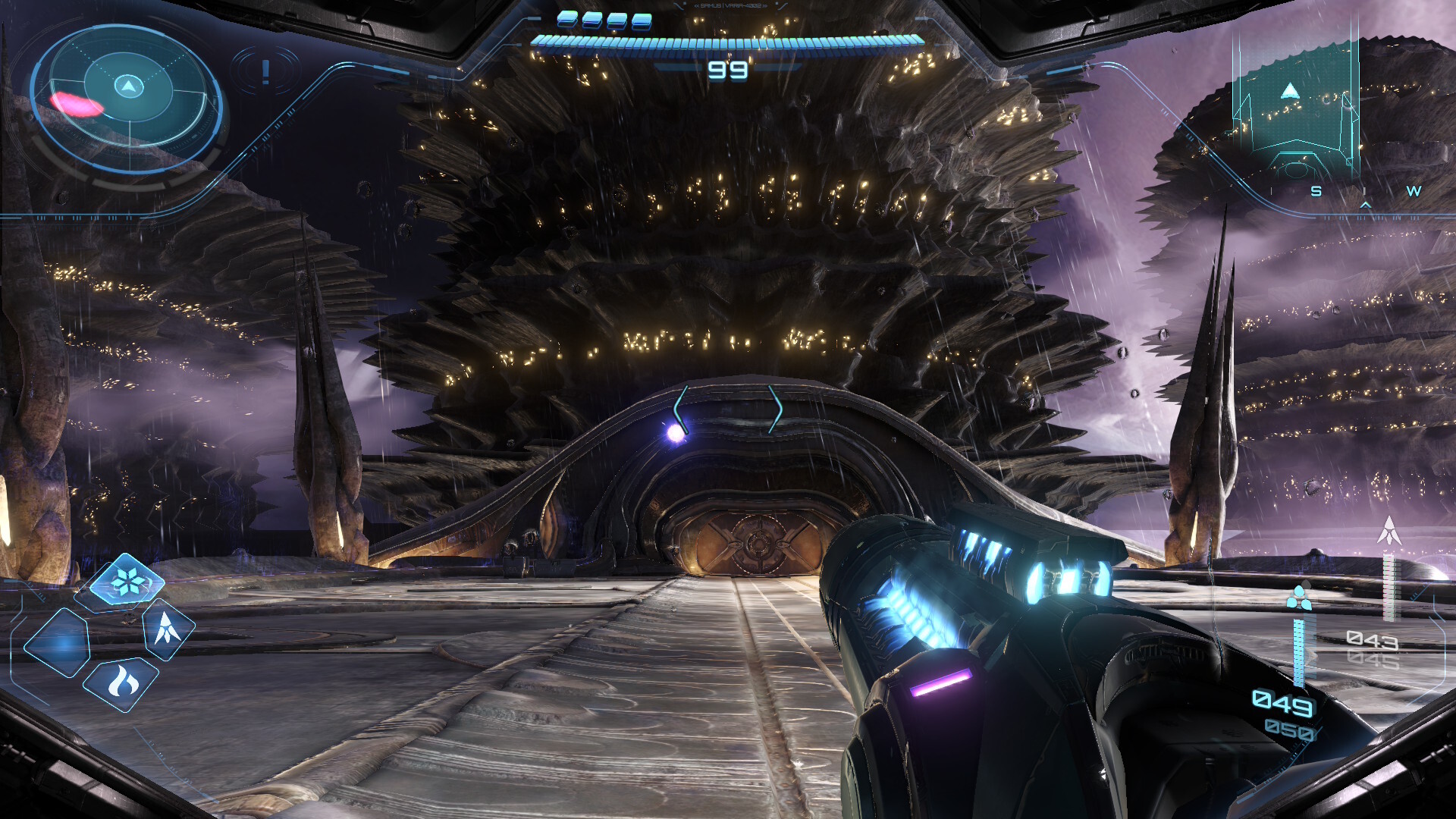The width and height of the screenshot is (1456, 819).
Task: Select the missile icon in the weapon selector
Action: pyautogui.click(x=167, y=629)
